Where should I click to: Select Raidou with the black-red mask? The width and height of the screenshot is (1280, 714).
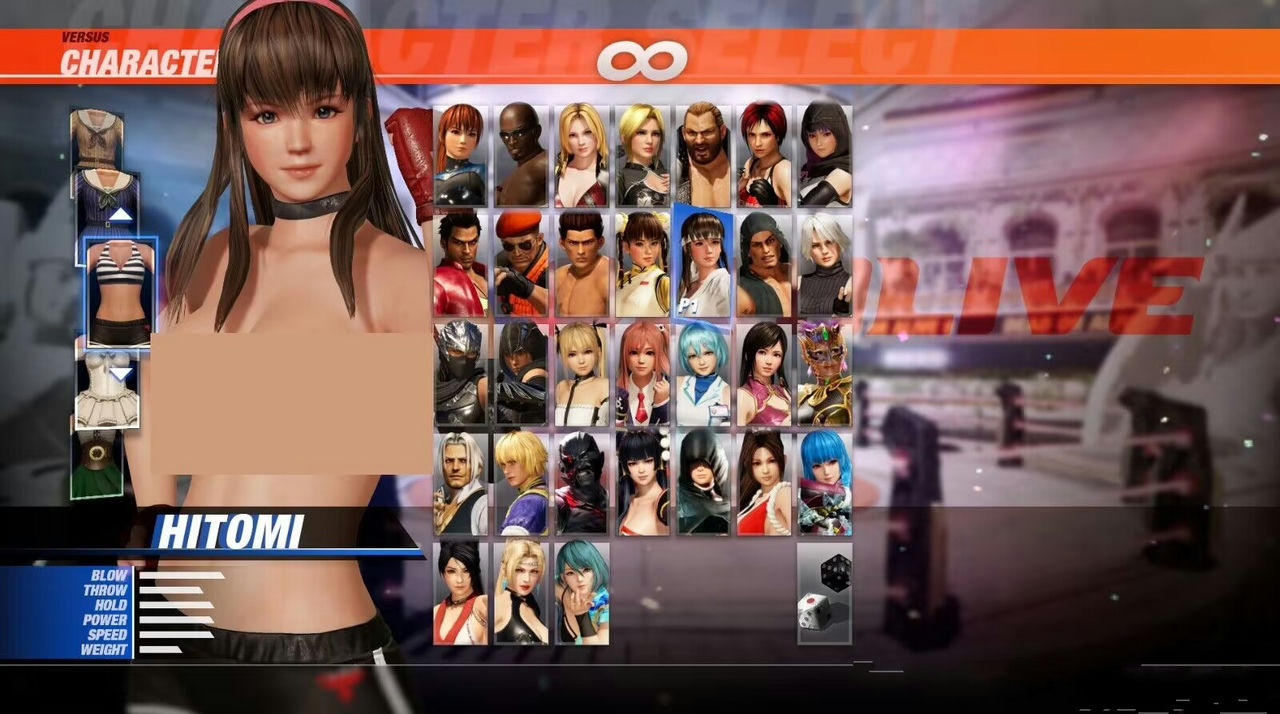(581, 483)
